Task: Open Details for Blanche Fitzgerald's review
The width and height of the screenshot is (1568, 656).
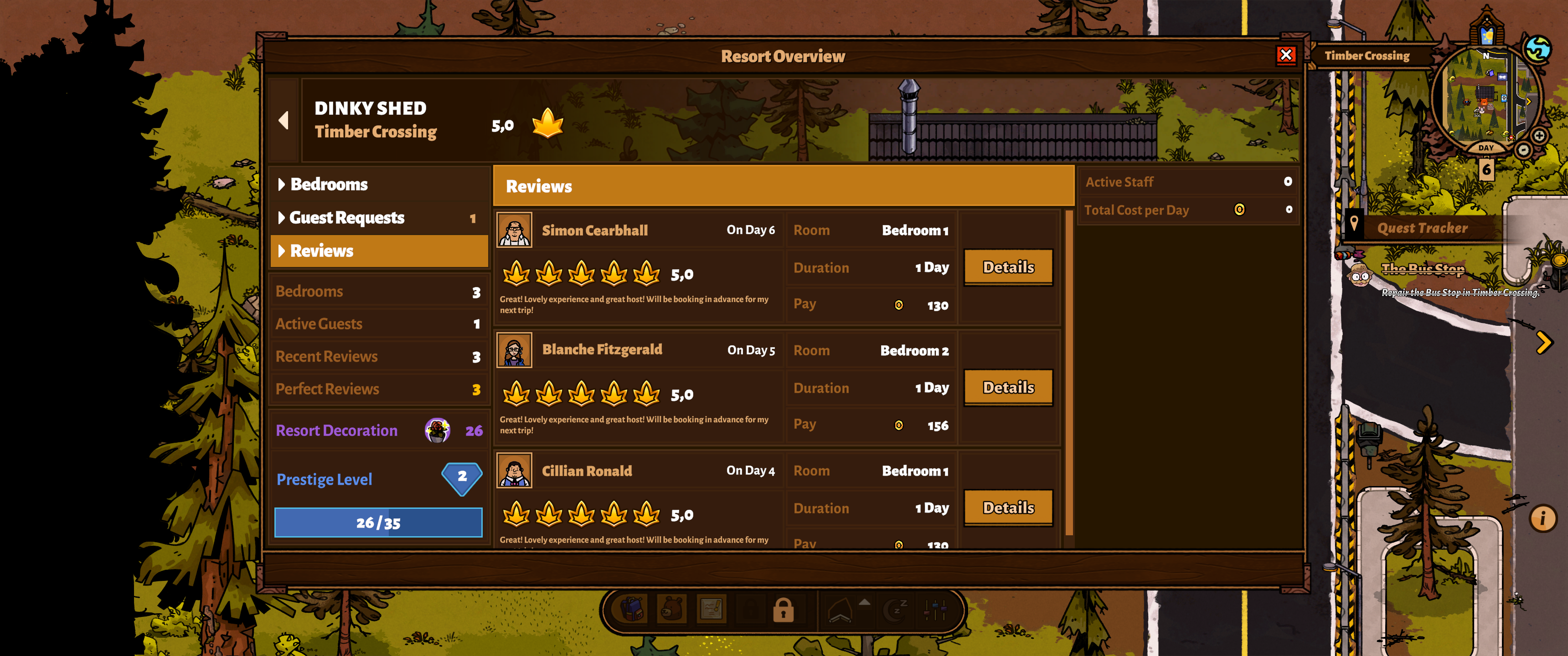Action: 1008,388
